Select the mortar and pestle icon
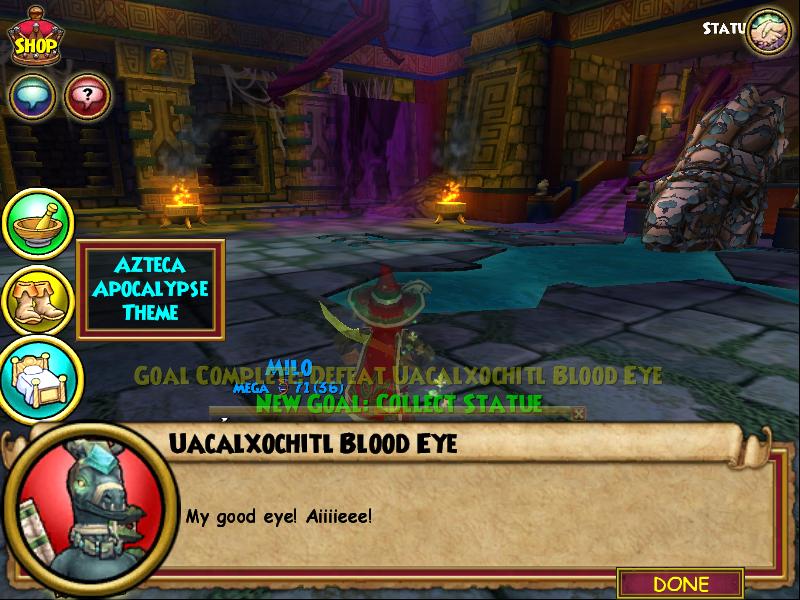Viewport: 800px width, 600px height. pyautogui.click(x=38, y=225)
